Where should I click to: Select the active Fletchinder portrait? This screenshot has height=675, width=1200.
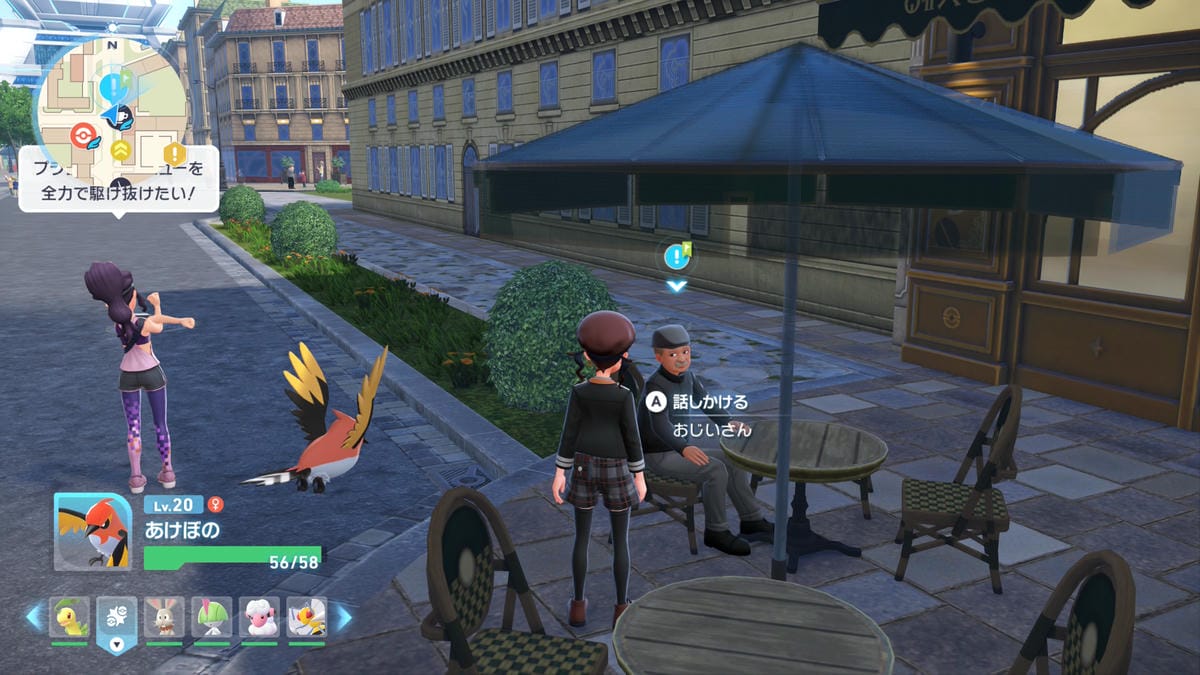(92, 532)
